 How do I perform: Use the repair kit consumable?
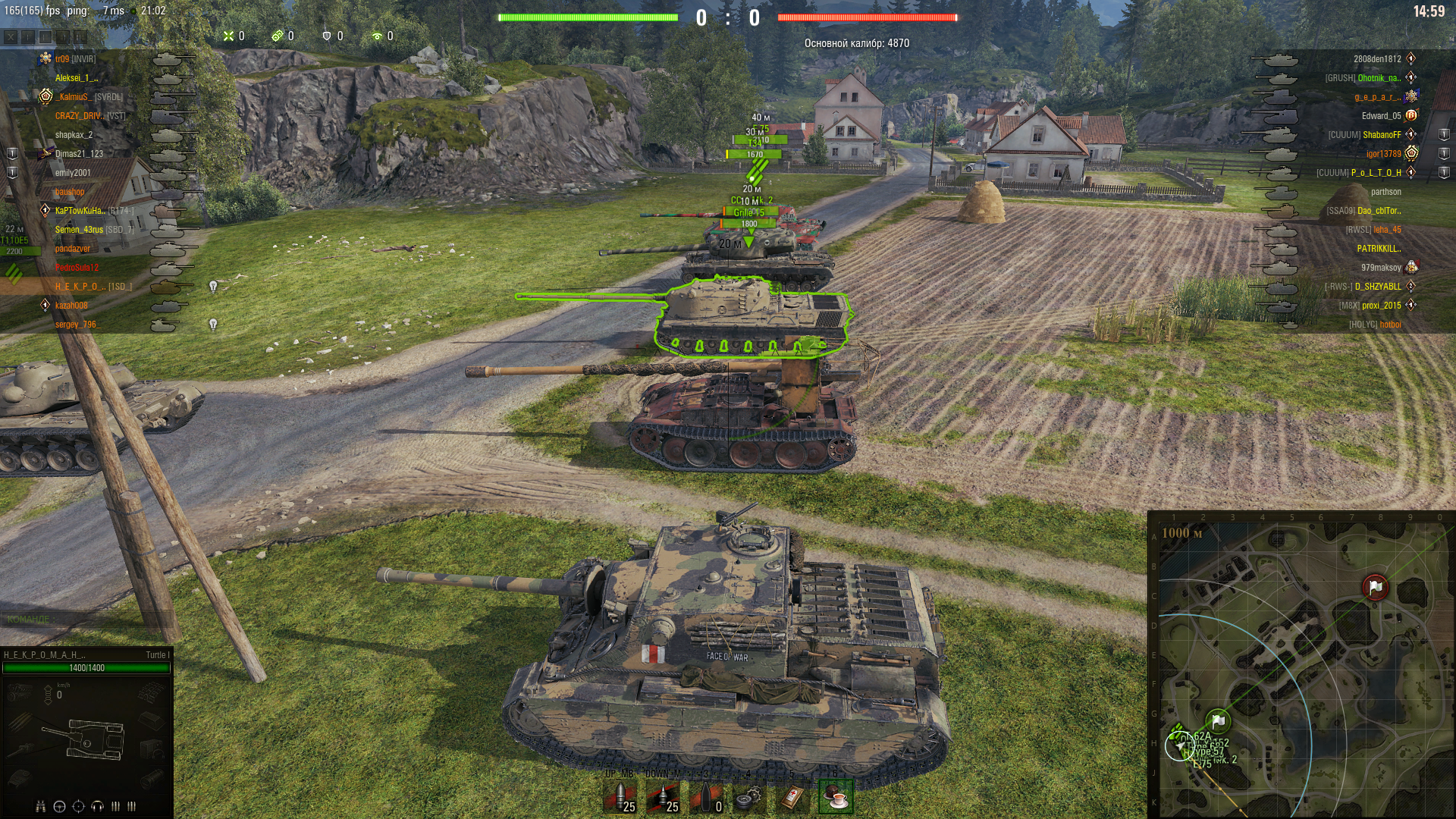click(x=749, y=796)
